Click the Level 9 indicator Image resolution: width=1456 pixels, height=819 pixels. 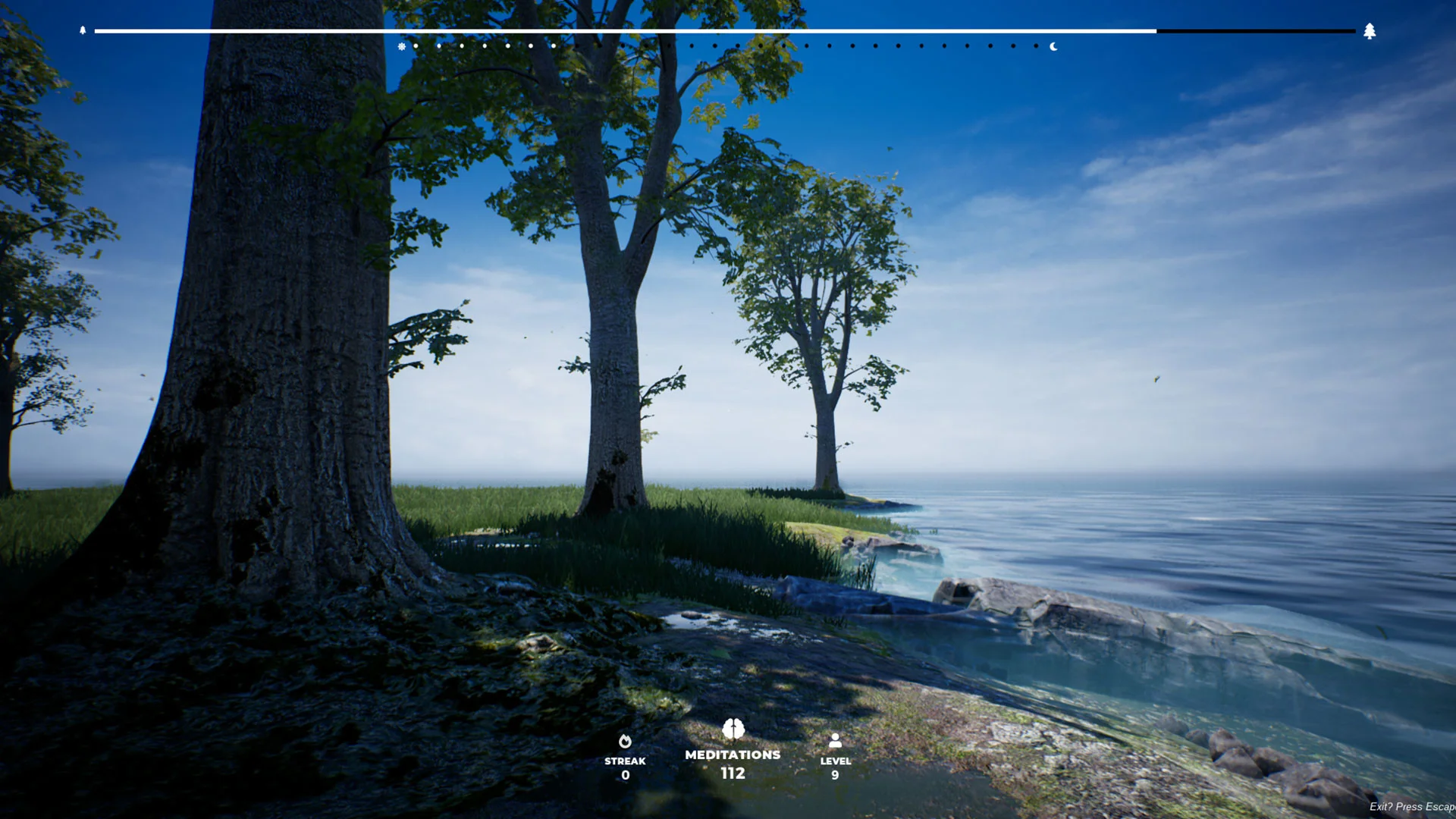(x=835, y=775)
